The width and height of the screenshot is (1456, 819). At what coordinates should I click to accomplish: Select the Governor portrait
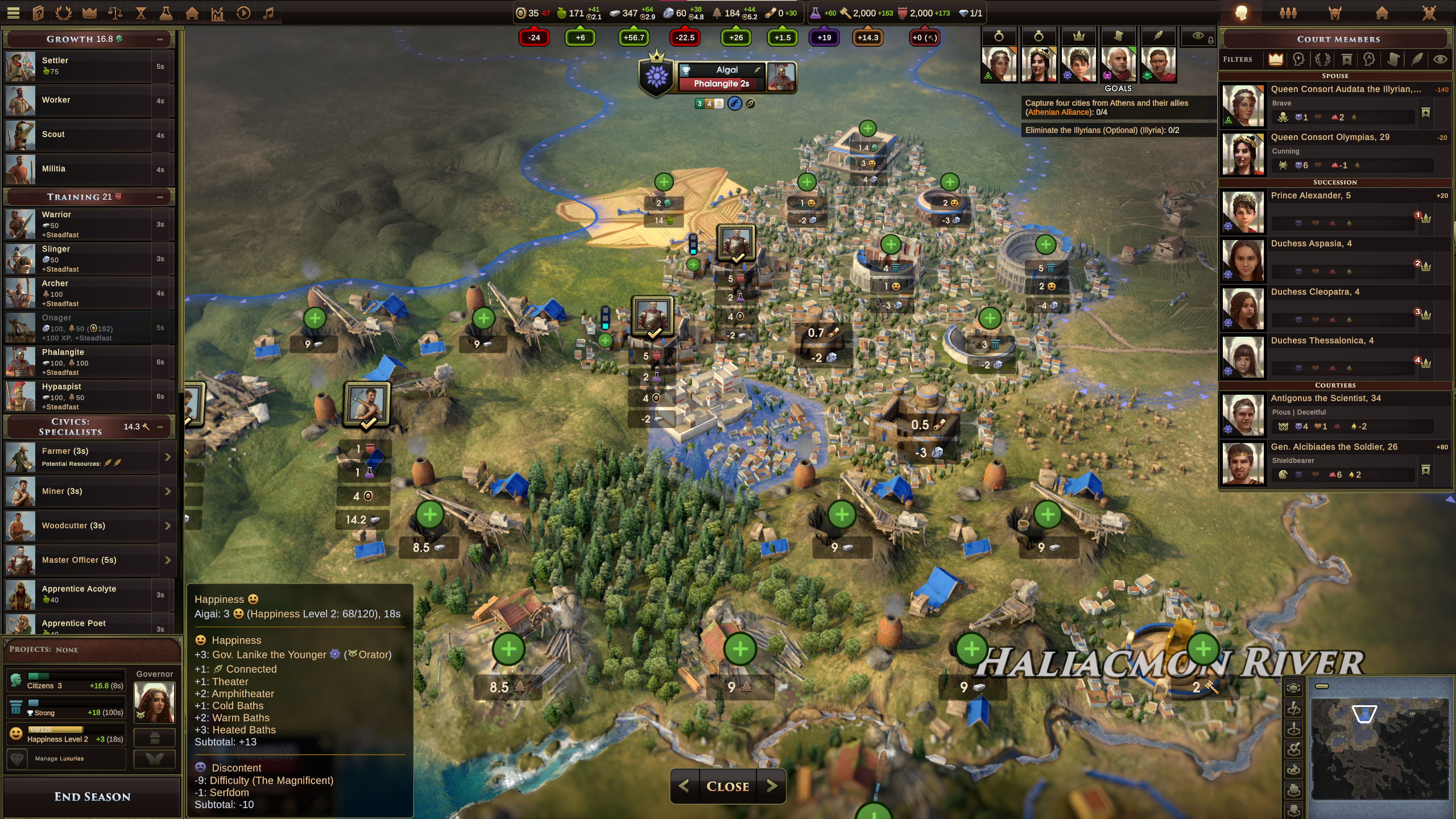pyautogui.click(x=154, y=702)
